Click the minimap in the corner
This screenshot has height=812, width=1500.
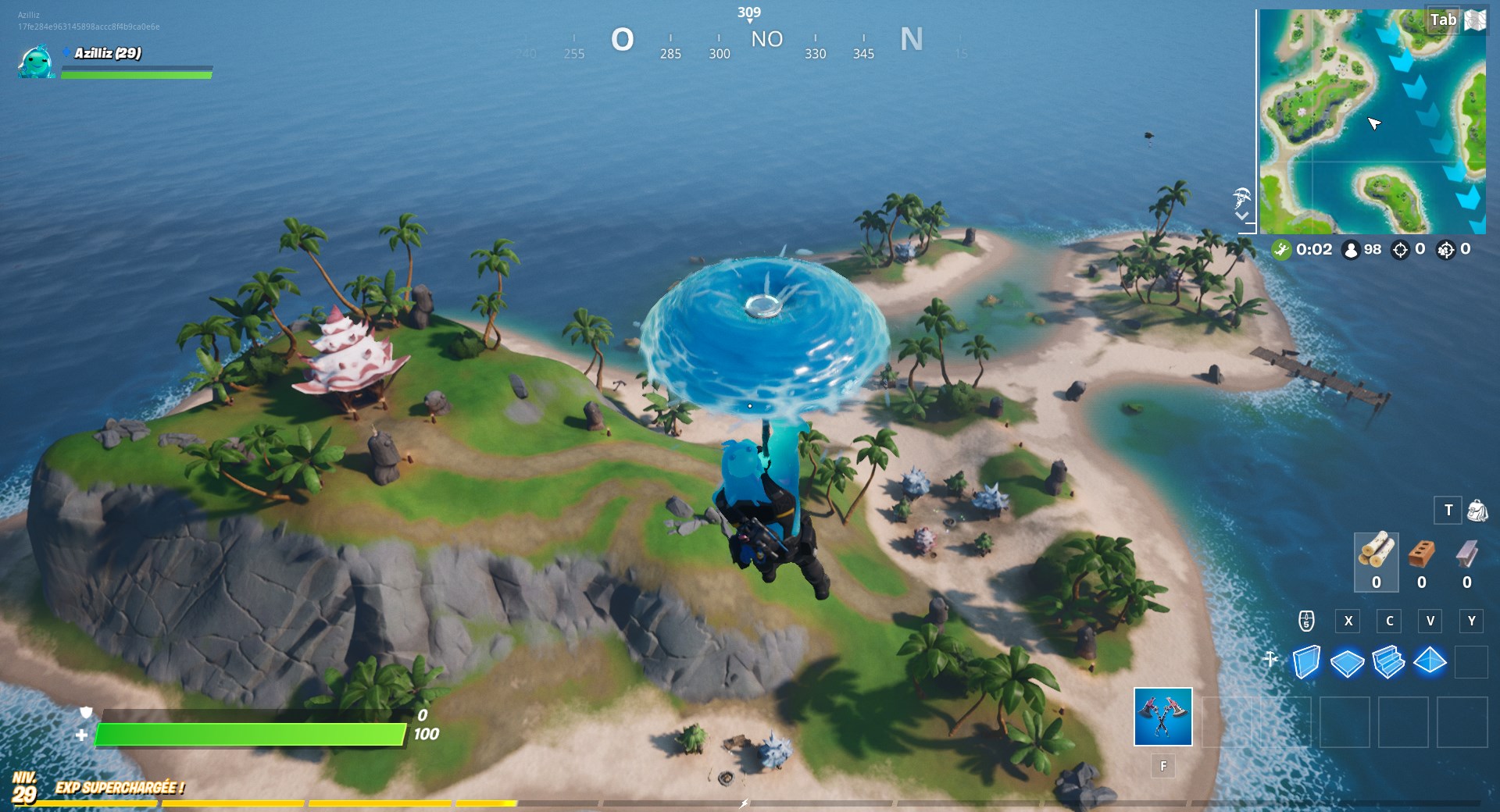[1373, 121]
